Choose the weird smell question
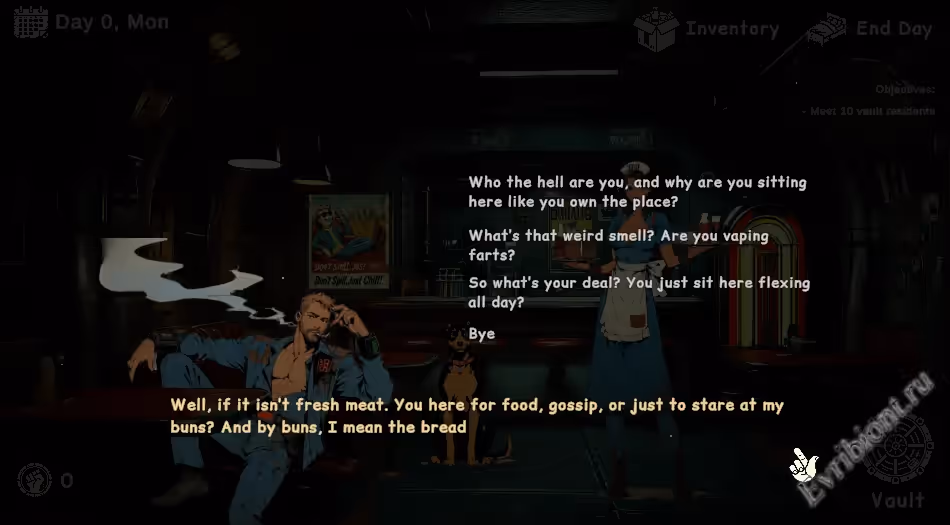The width and height of the screenshot is (950, 525). (x=618, y=245)
